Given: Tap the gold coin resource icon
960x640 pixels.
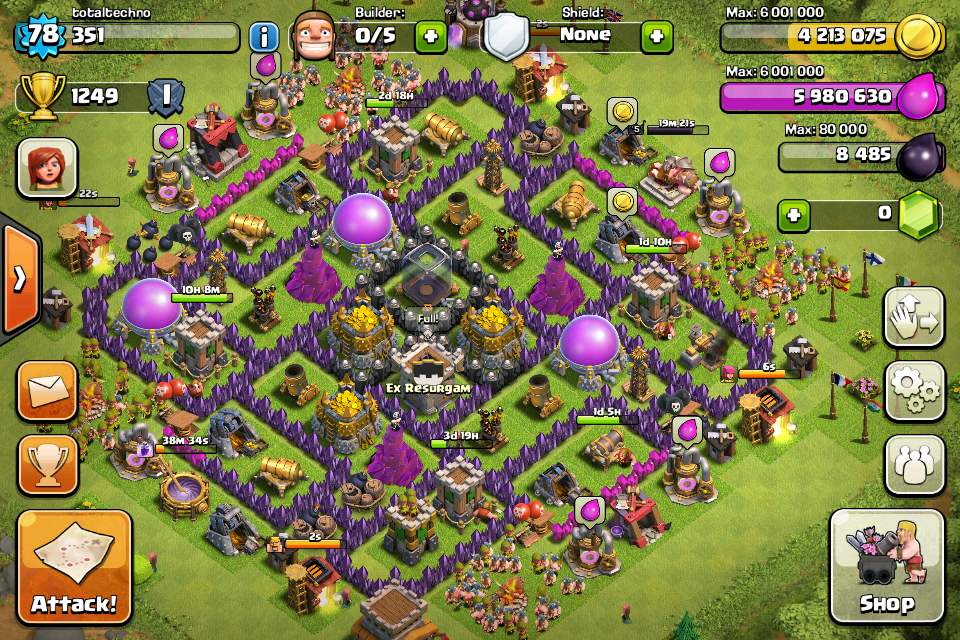Looking at the screenshot, I should pos(918,38).
